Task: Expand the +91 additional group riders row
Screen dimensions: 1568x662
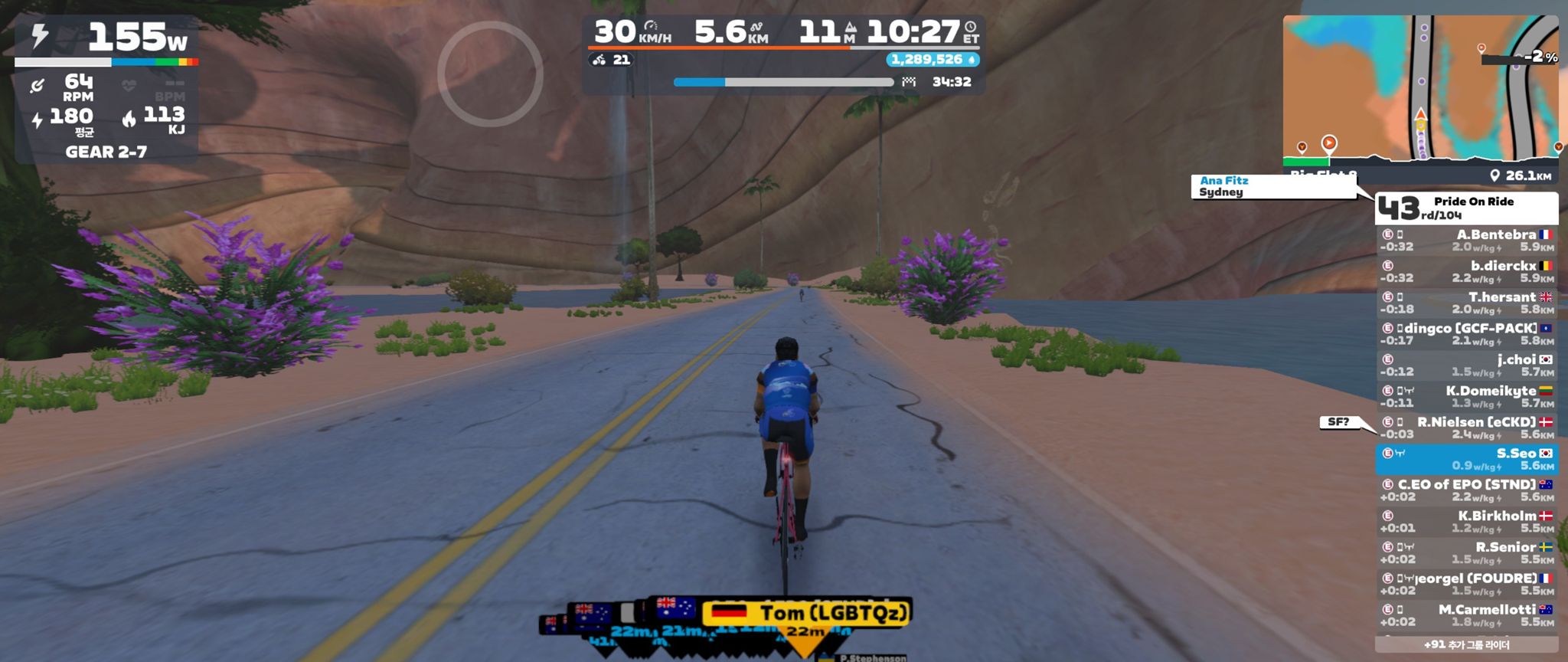Action: pyautogui.click(x=1466, y=645)
